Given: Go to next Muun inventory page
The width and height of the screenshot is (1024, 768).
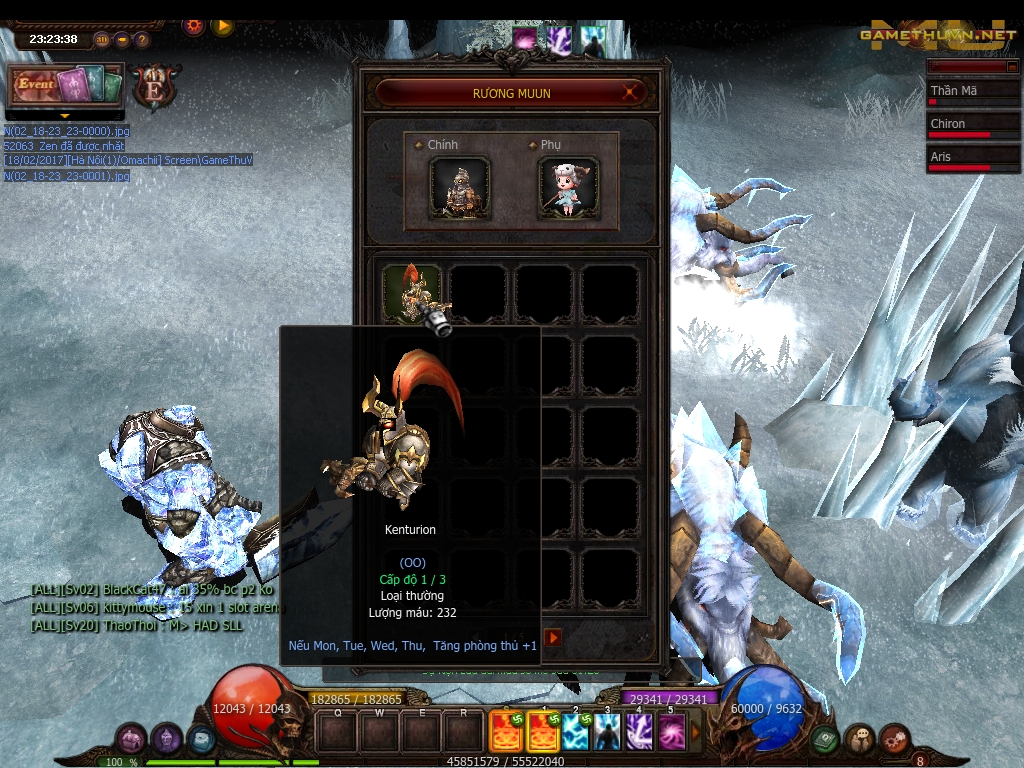Looking at the screenshot, I should (553, 637).
